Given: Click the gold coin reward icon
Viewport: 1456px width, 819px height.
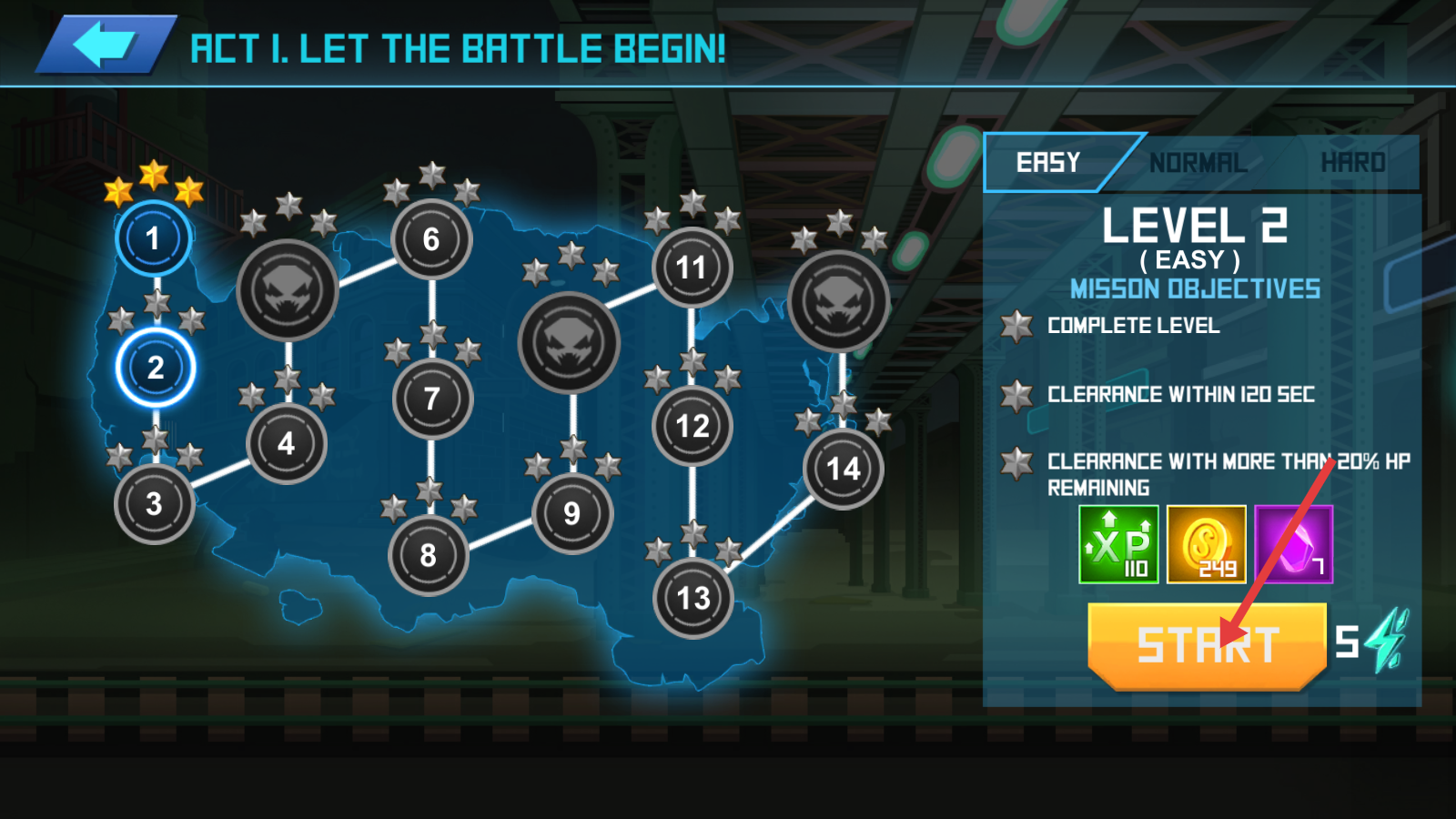Looking at the screenshot, I should coord(1206,544).
